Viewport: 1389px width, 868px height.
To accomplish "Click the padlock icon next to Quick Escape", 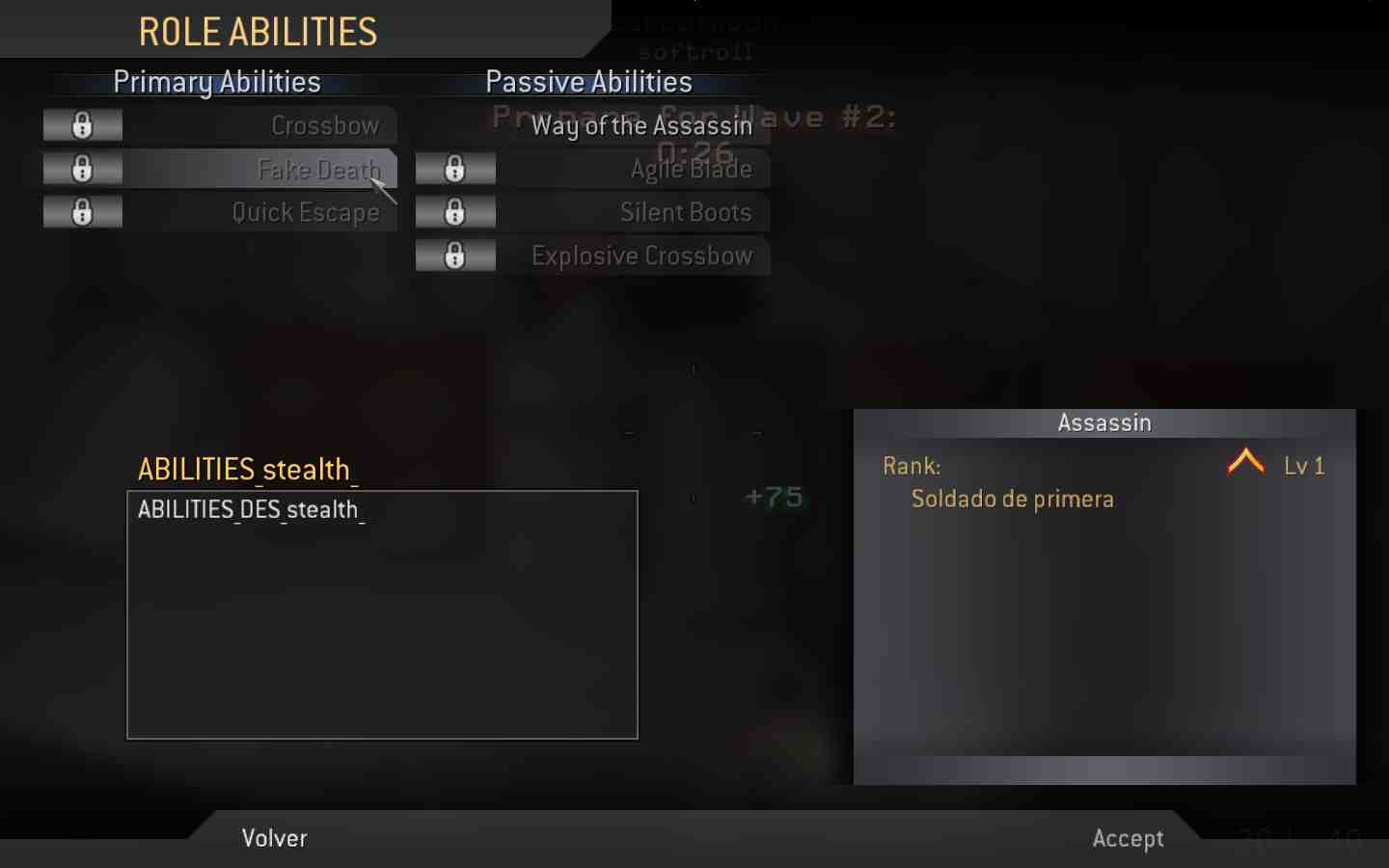I will [x=82, y=211].
